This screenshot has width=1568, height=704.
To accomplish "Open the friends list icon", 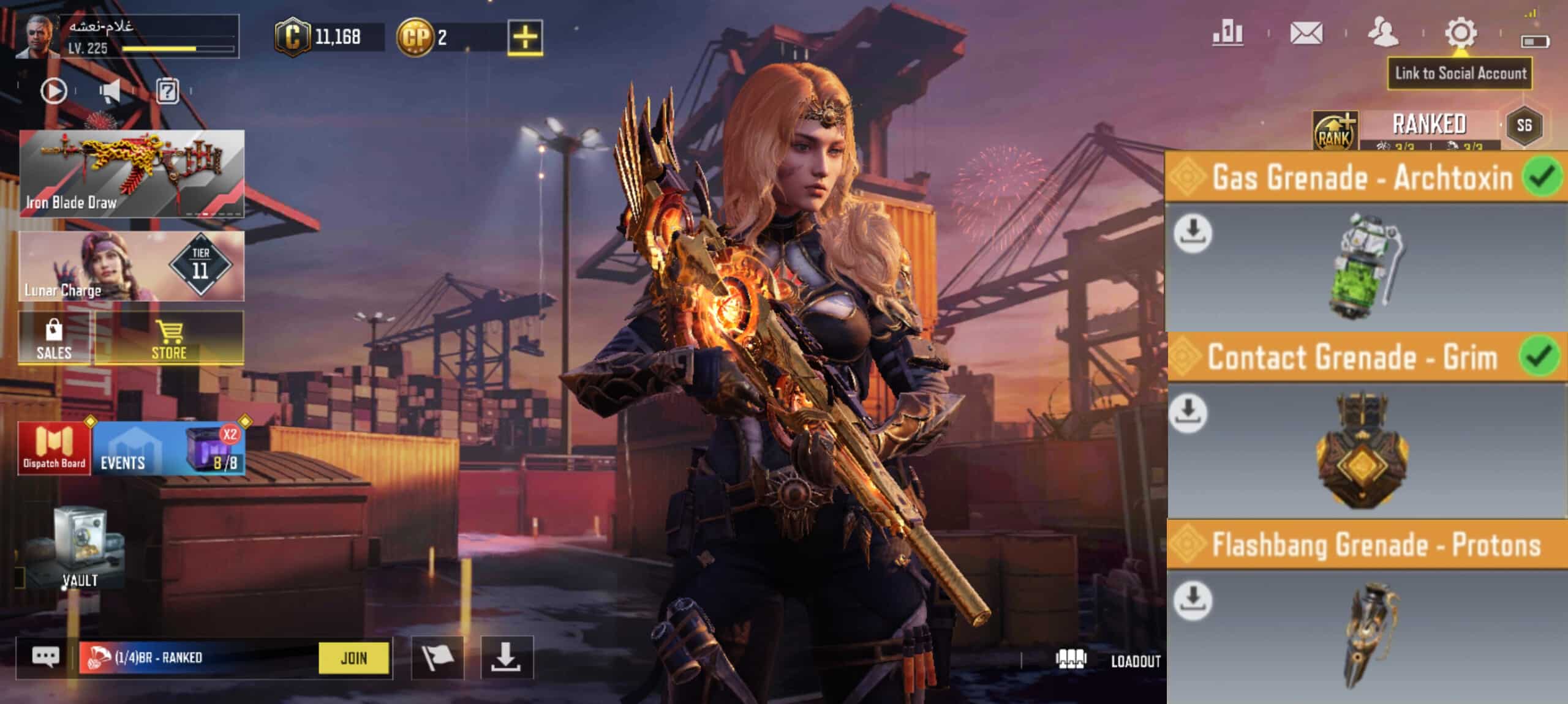I will (1383, 33).
